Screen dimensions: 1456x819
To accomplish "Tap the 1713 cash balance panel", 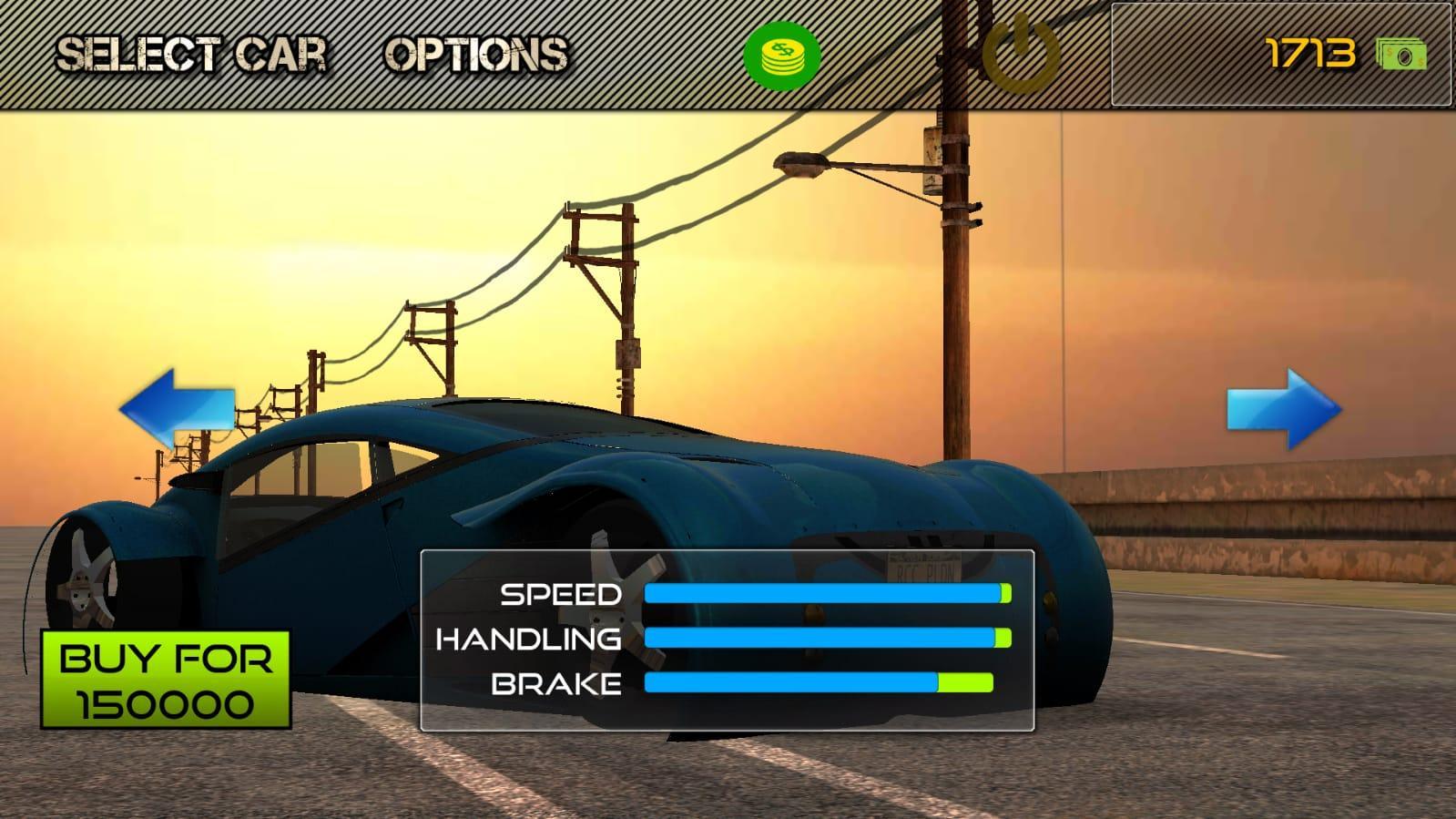I will (x=1280, y=55).
